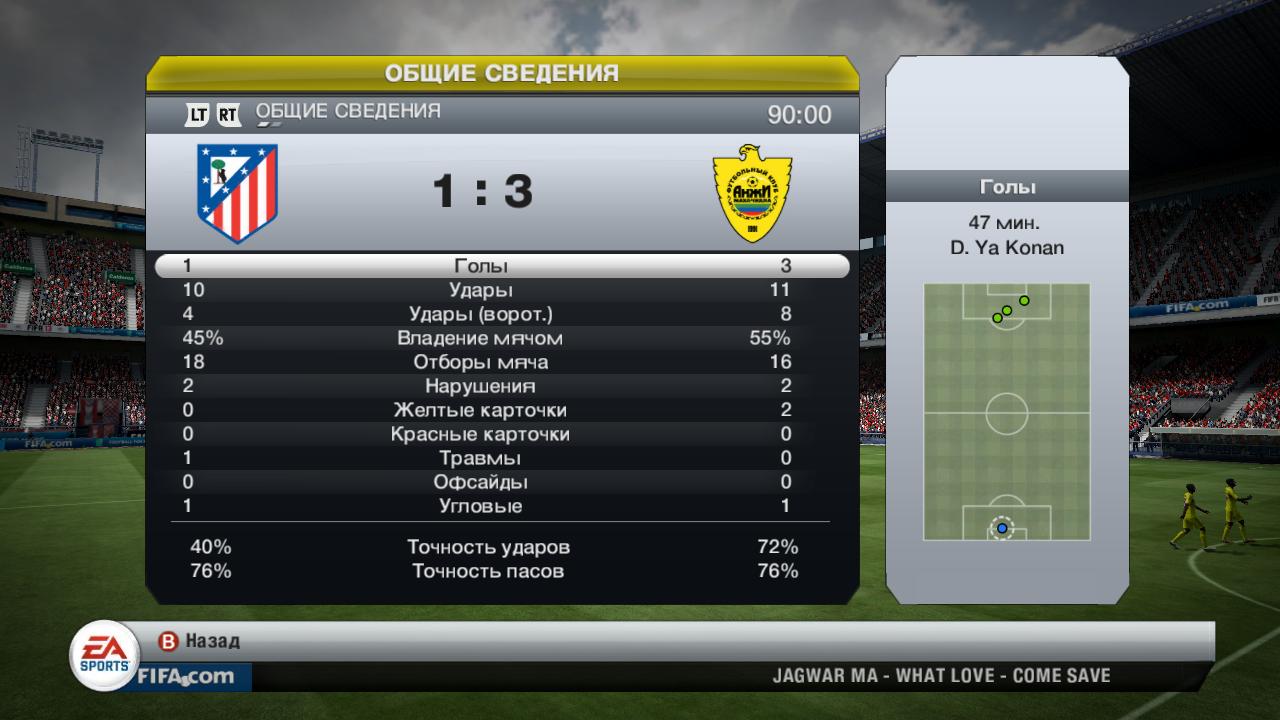Show the Офсайды stat row
Image resolution: width=1280 pixels, height=720 pixels.
(x=481, y=482)
